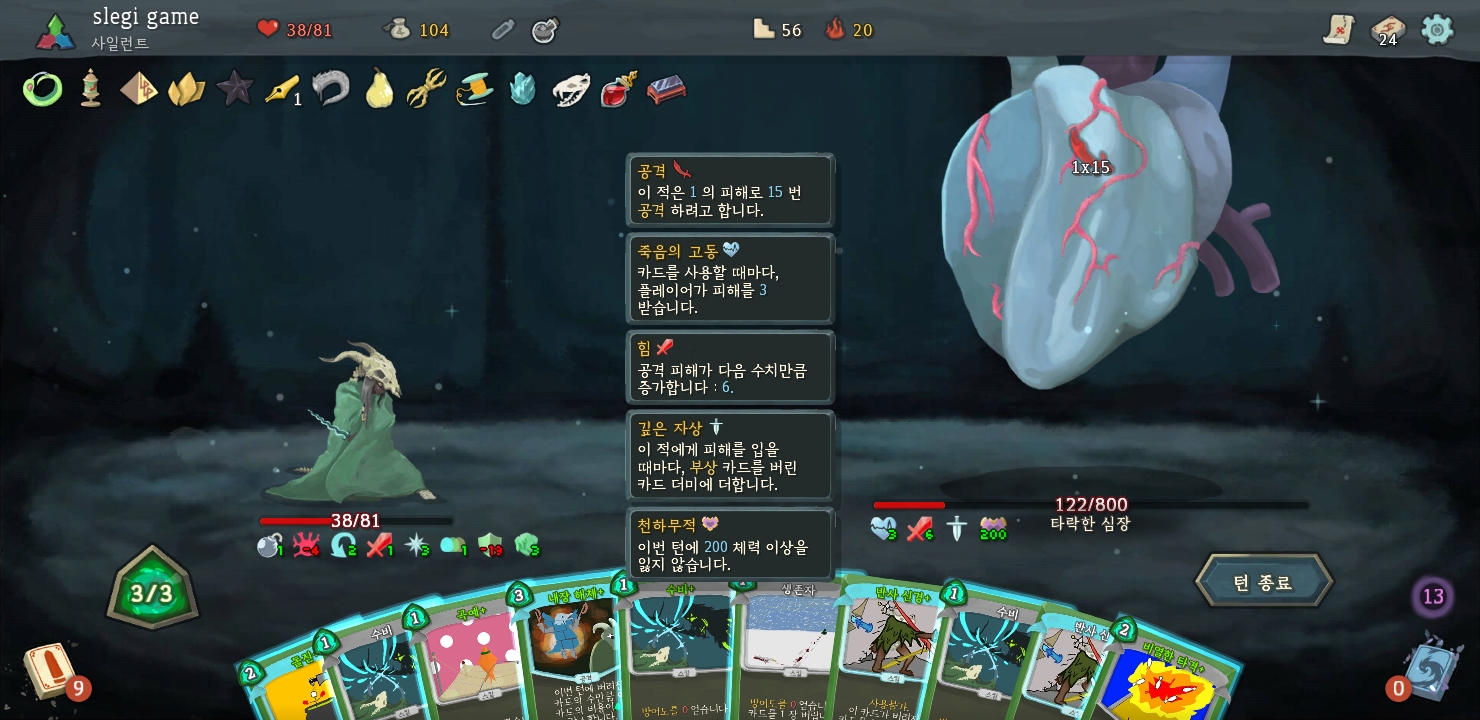This screenshot has width=1480, height=720.
Task: Inspect the animal skull relic
Action: [571, 89]
